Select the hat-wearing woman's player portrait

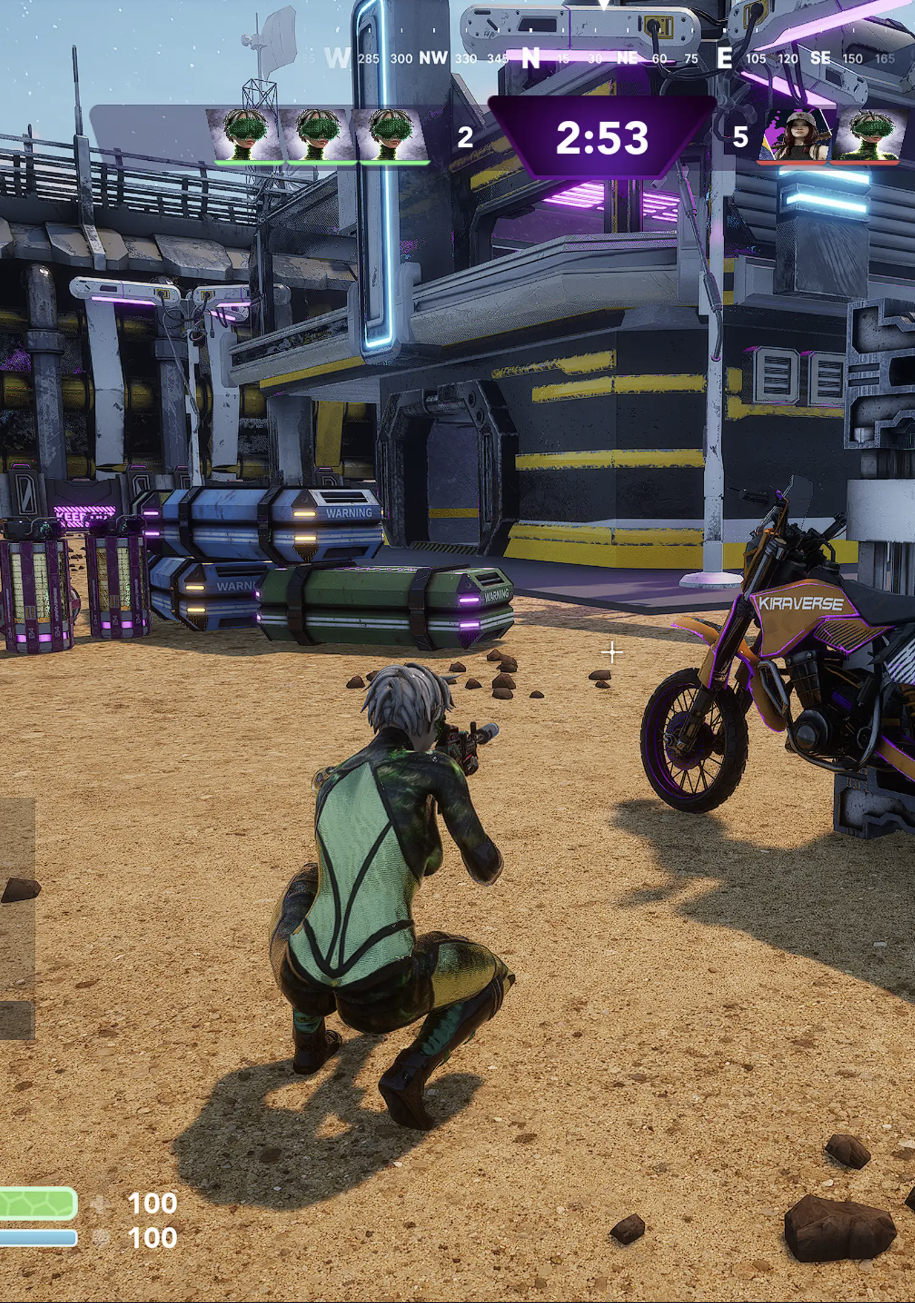(798, 135)
